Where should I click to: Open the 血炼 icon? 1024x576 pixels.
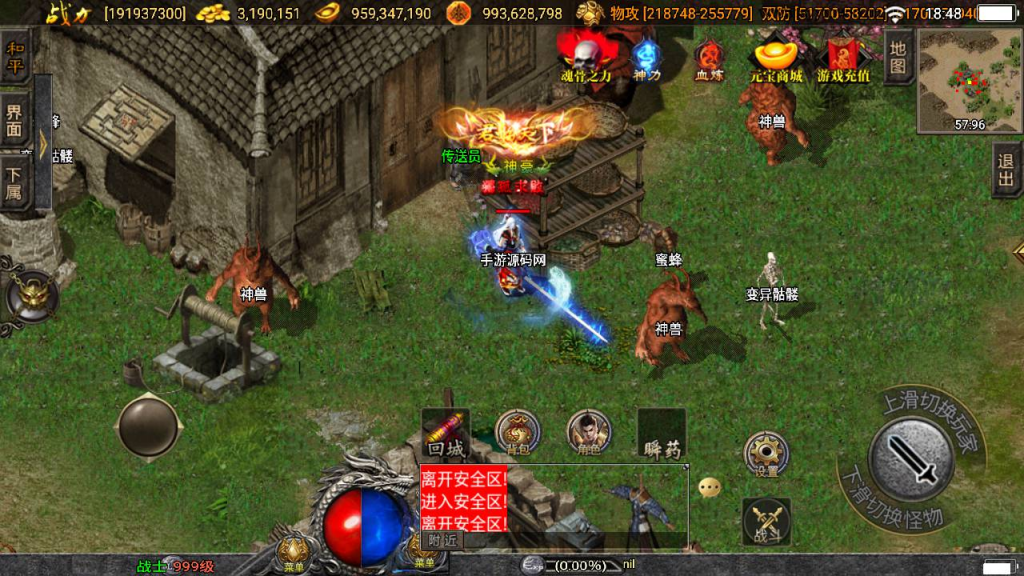pos(709,58)
